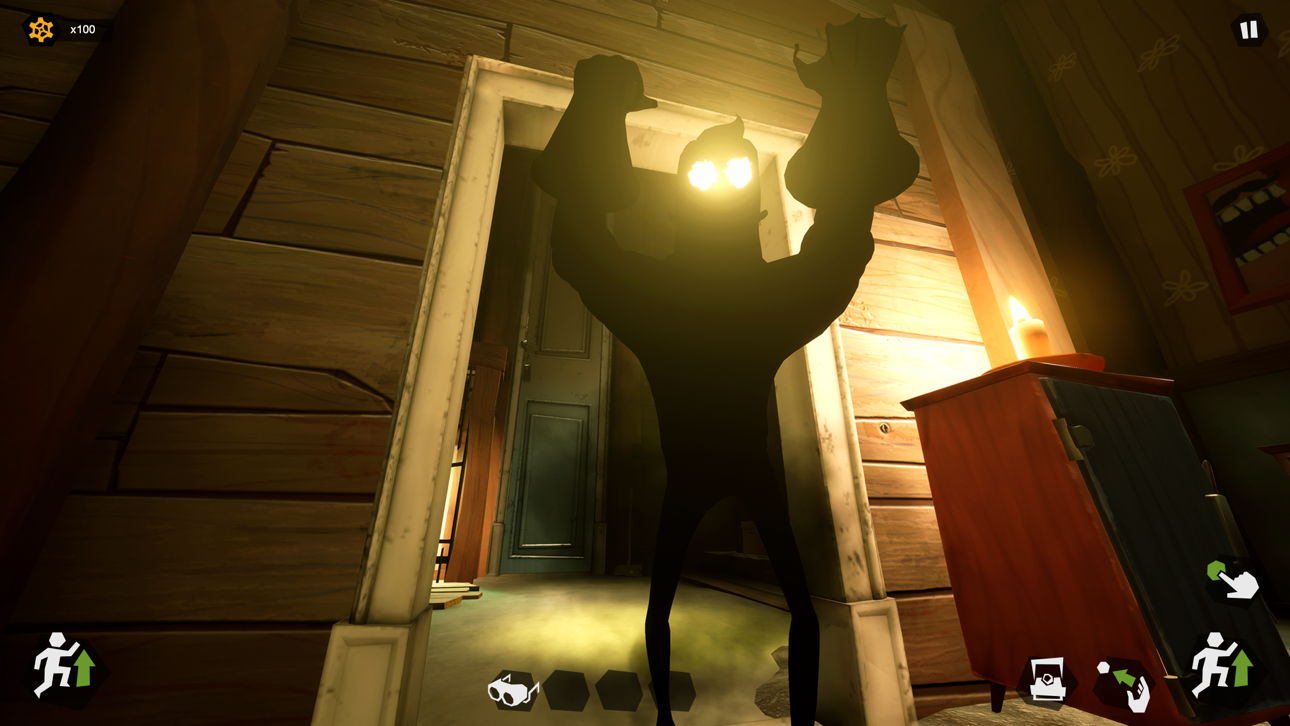The image size is (1290, 726).
Task: Tap the pause button
Action: (1248, 29)
